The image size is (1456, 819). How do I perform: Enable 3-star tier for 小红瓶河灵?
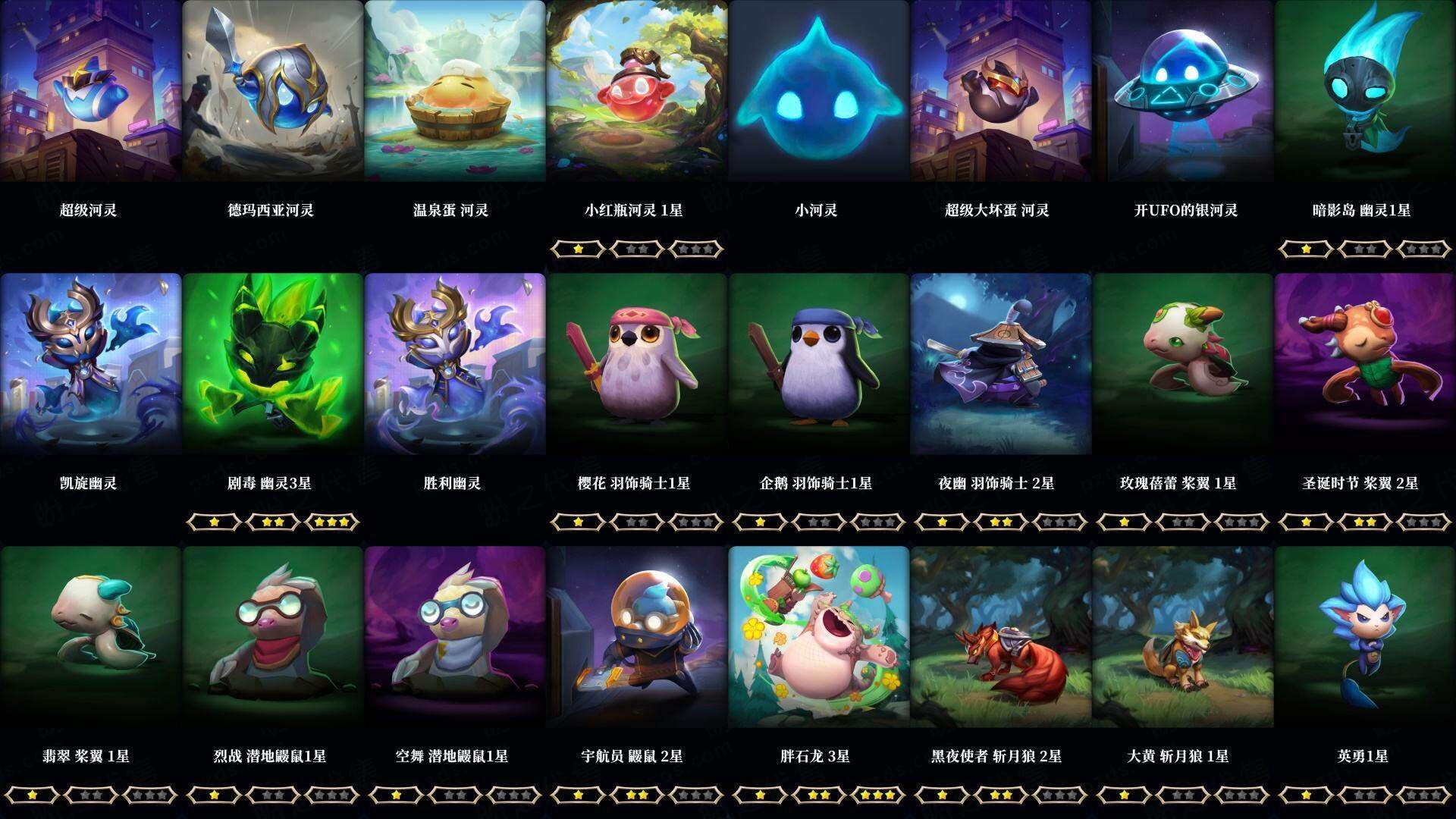(698, 249)
